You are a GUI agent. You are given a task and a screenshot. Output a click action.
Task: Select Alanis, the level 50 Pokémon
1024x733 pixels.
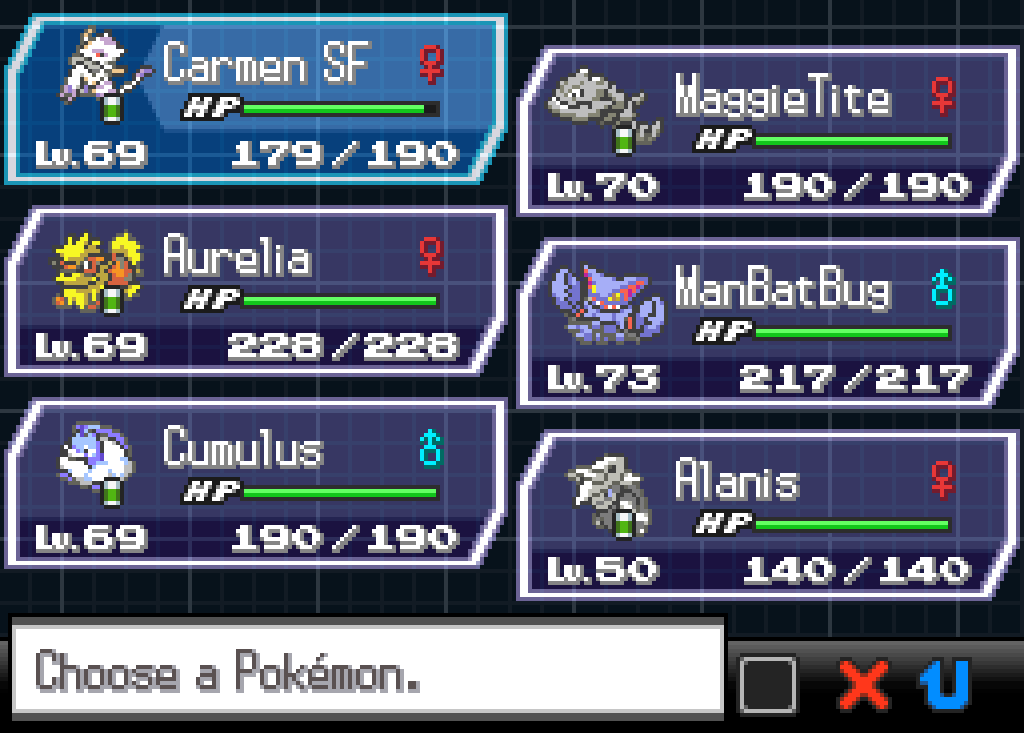tap(766, 516)
